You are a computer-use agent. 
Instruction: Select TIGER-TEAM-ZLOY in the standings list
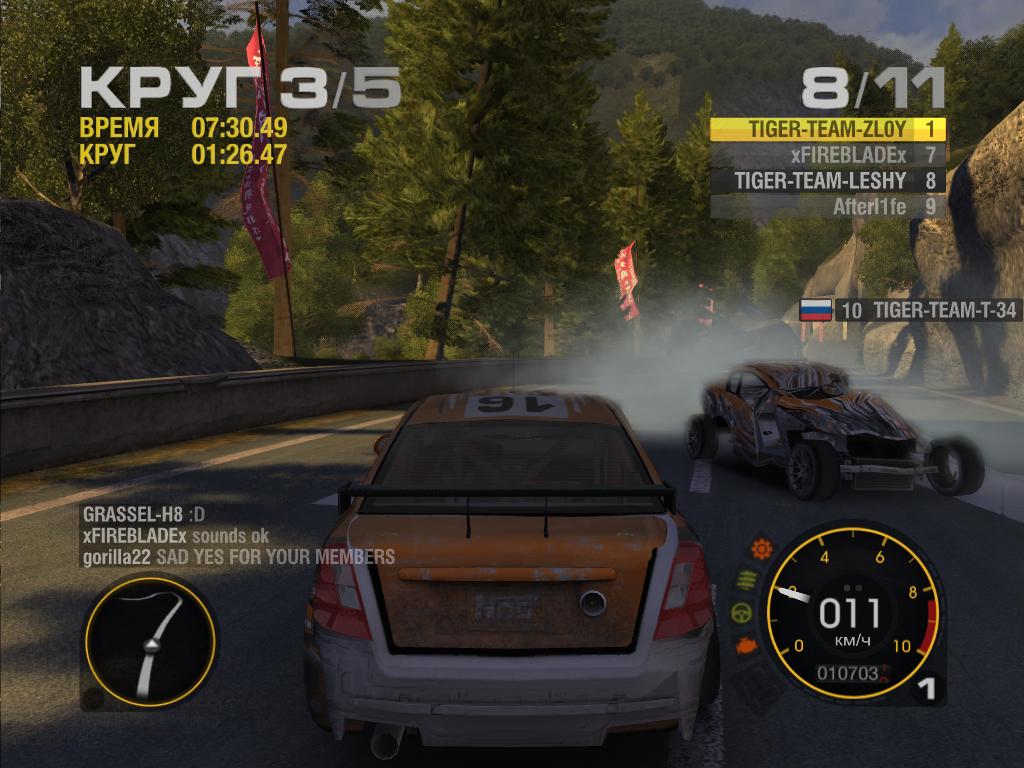[x=827, y=130]
